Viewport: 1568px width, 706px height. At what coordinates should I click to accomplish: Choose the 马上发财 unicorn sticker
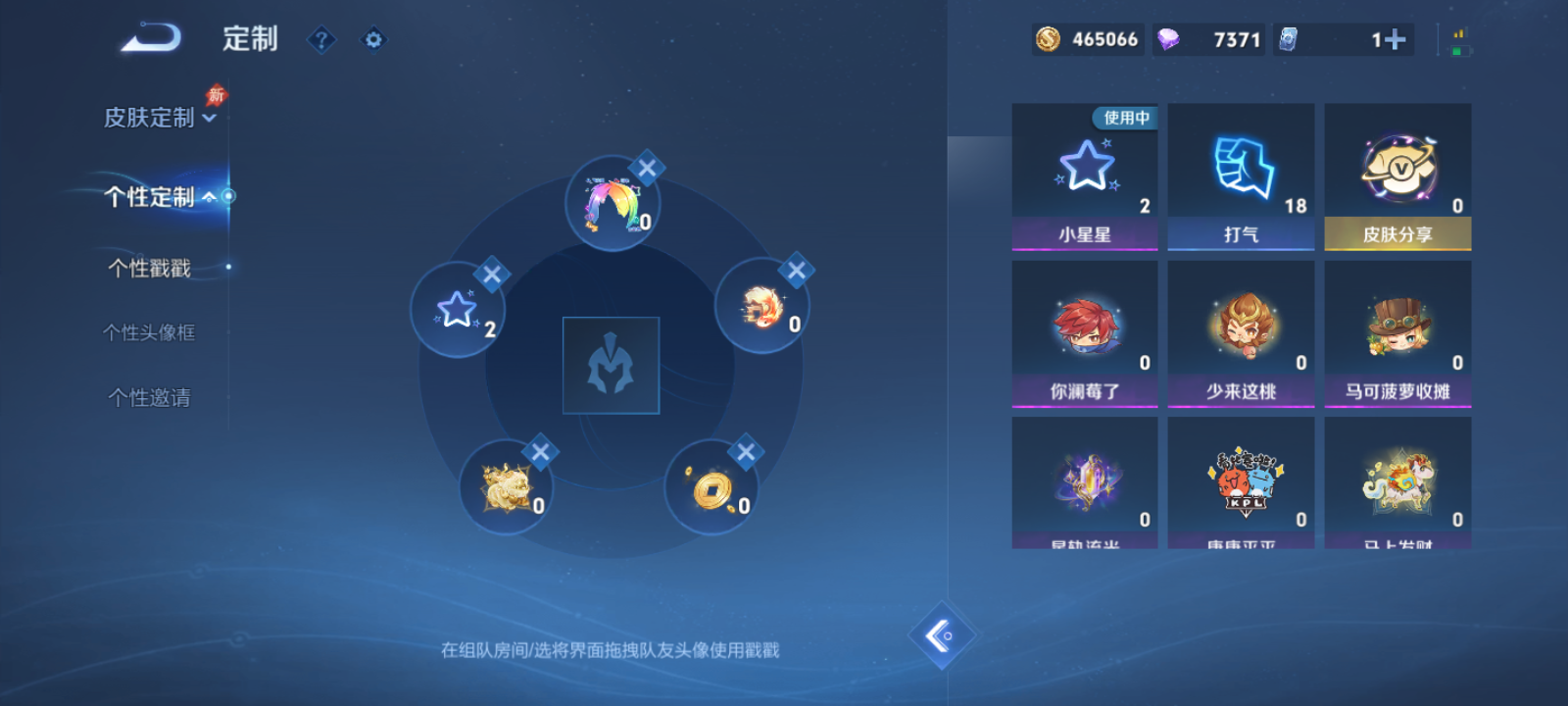[x=1396, y=480]
